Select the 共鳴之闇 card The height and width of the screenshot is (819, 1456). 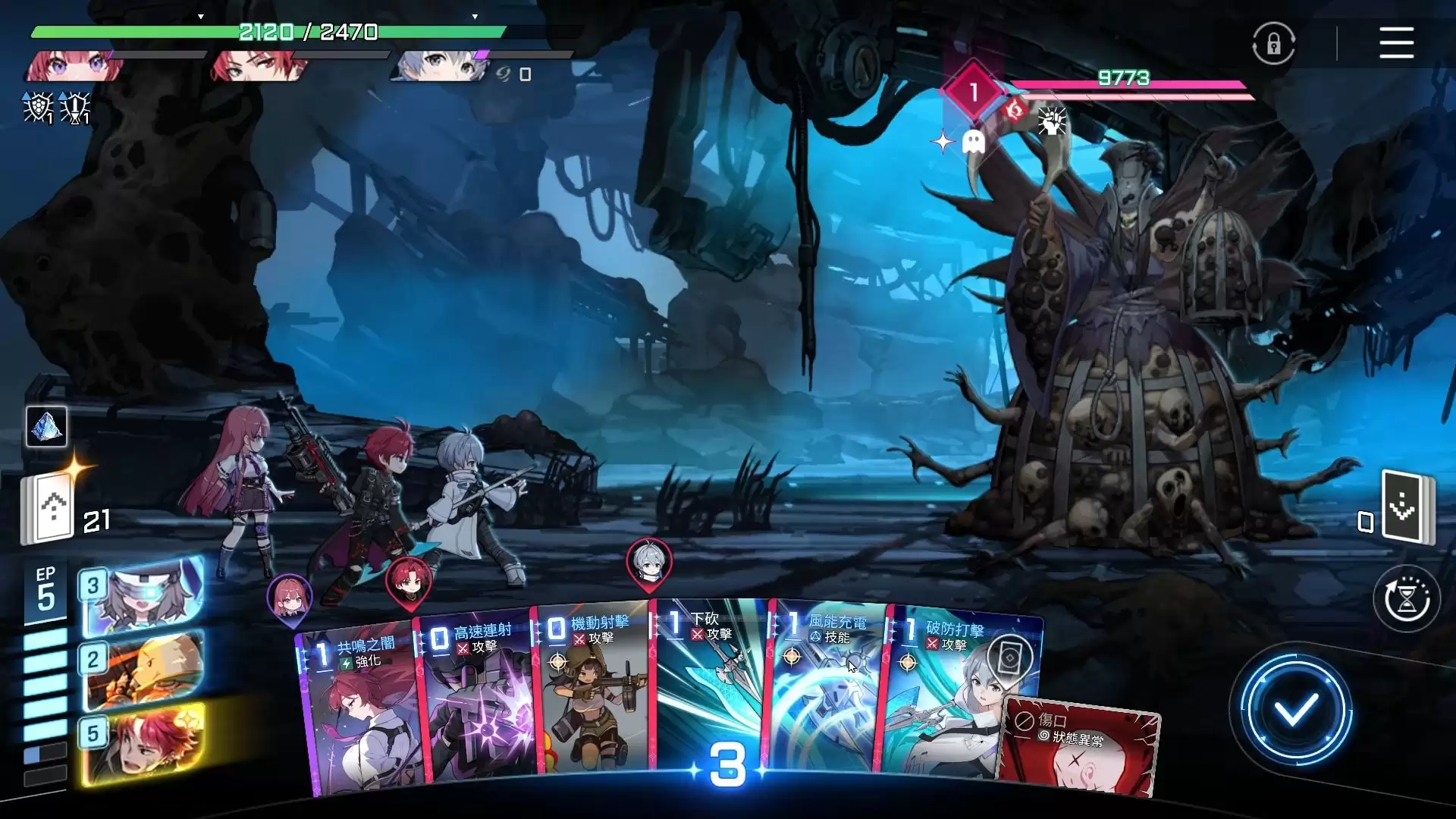coord(360,713)
